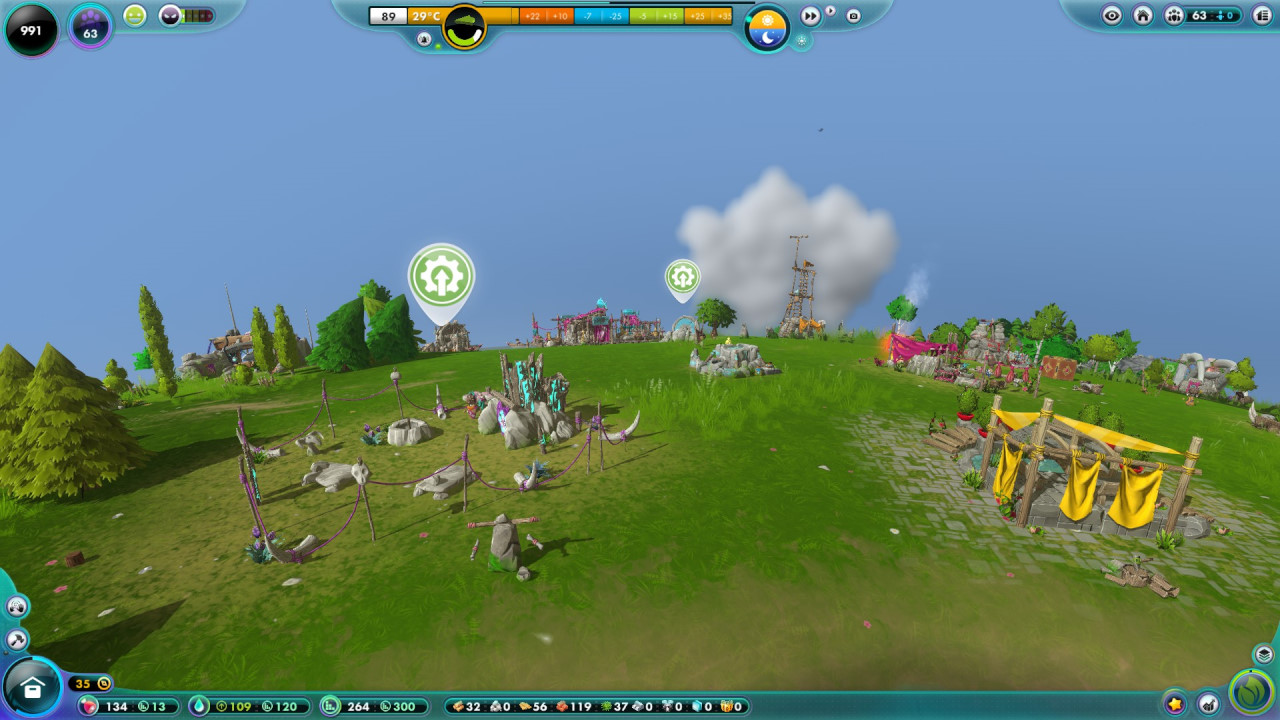The width and height of the screenshot is (1280, 720).
Task: Click the green leaf nature button
Action: click(x=1251, y=691)
